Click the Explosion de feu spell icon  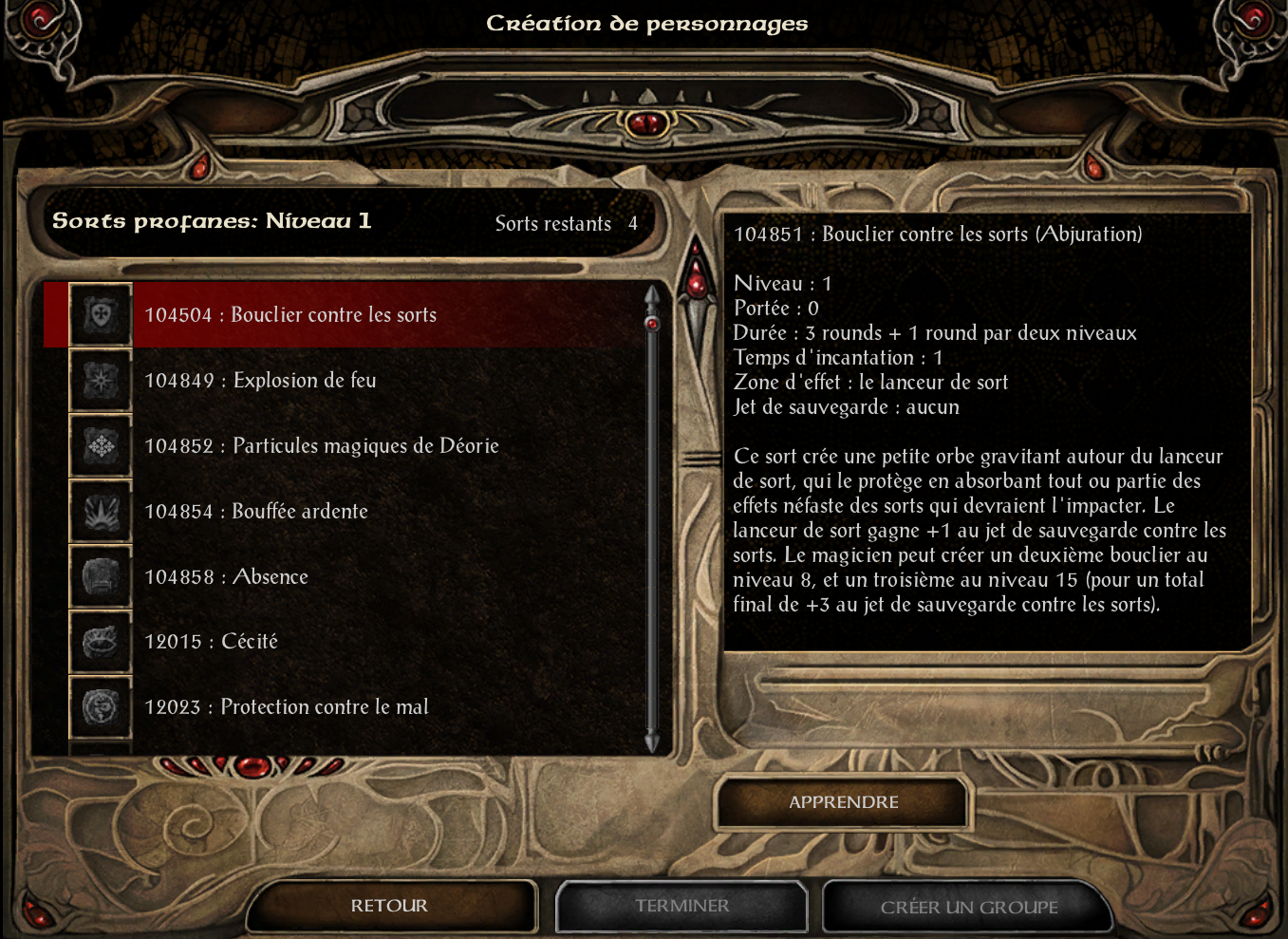(101, 381)
